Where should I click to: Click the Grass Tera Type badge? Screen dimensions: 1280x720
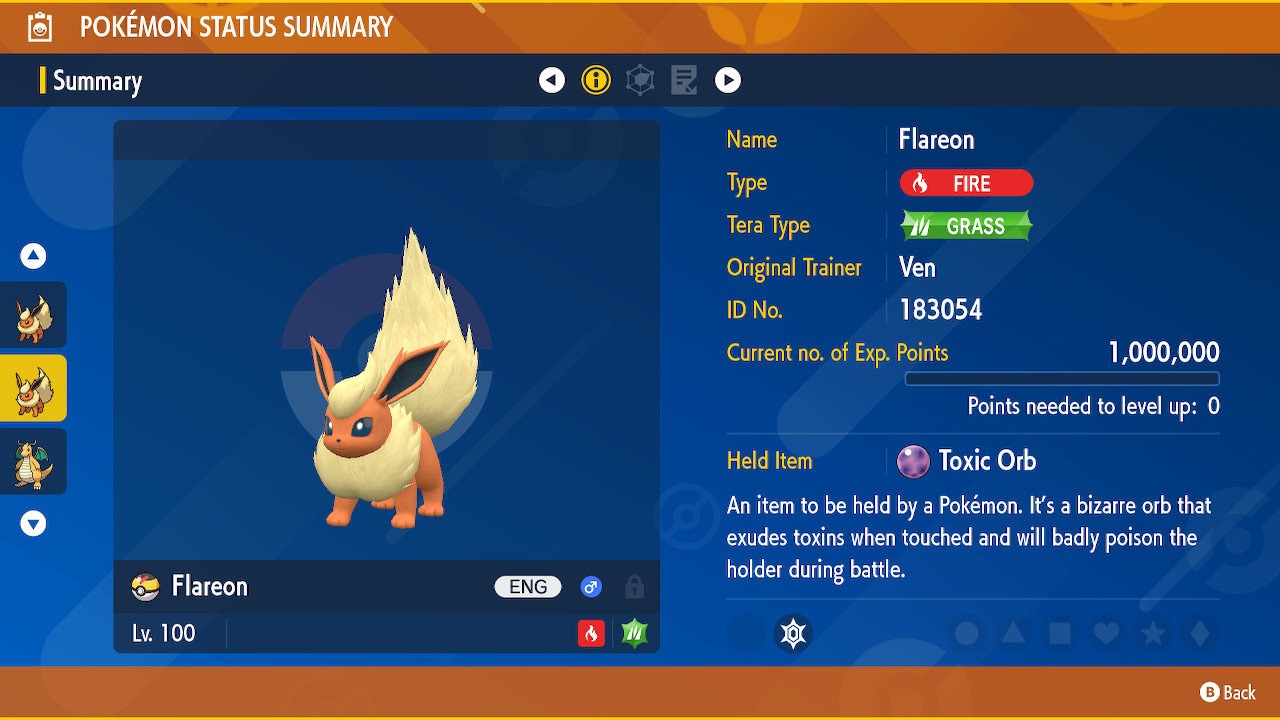coord(964,225)
